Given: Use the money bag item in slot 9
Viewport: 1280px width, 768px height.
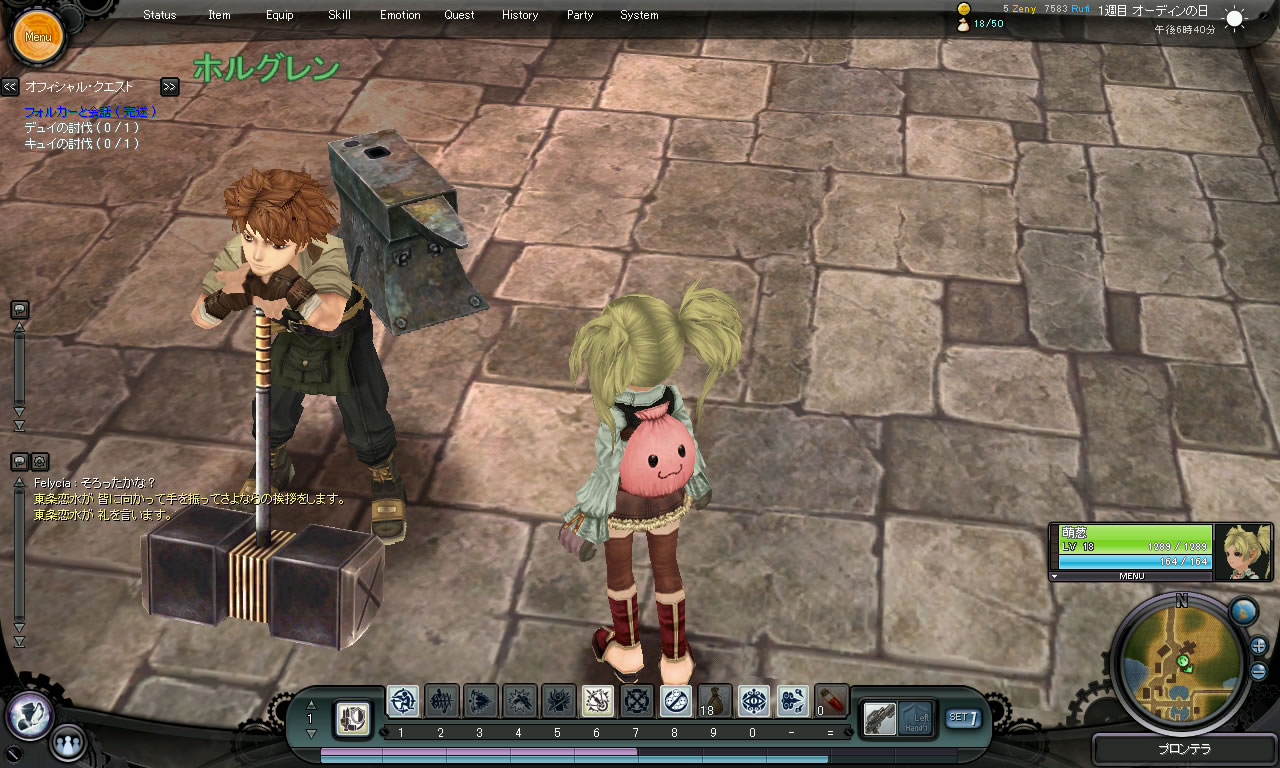Looking at the screenshot, I should pyautogui.click(x=715, y=701).
